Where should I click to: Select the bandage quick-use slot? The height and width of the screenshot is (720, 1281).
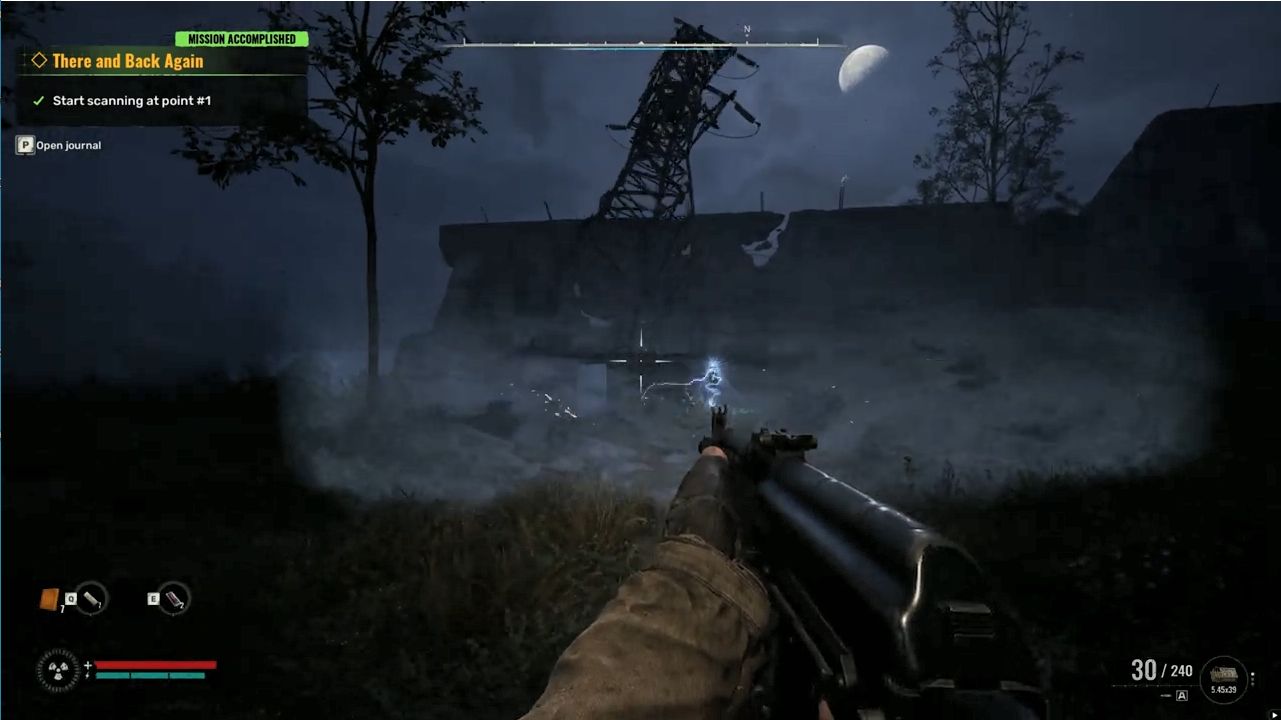92,598
